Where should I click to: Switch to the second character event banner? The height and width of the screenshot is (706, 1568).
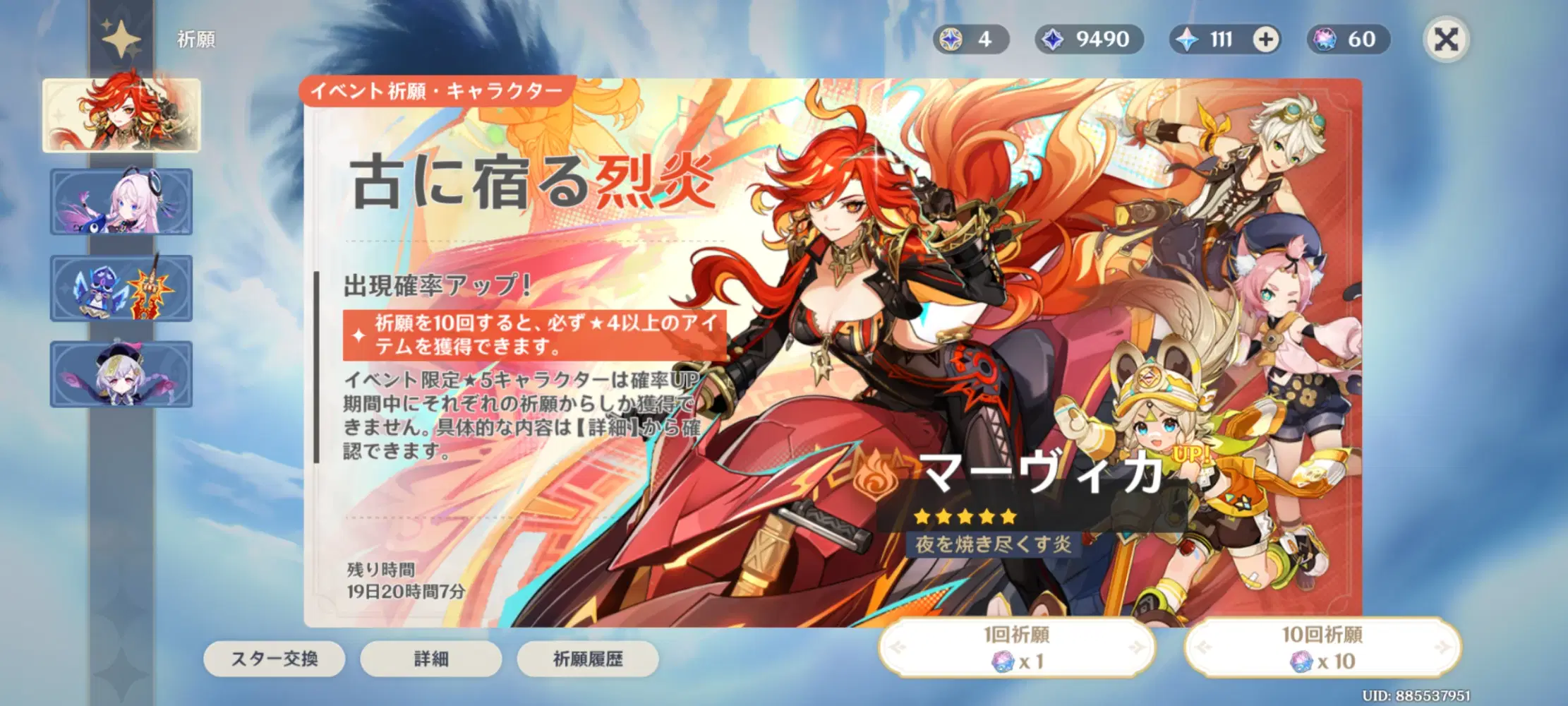(x=123, y=201)
